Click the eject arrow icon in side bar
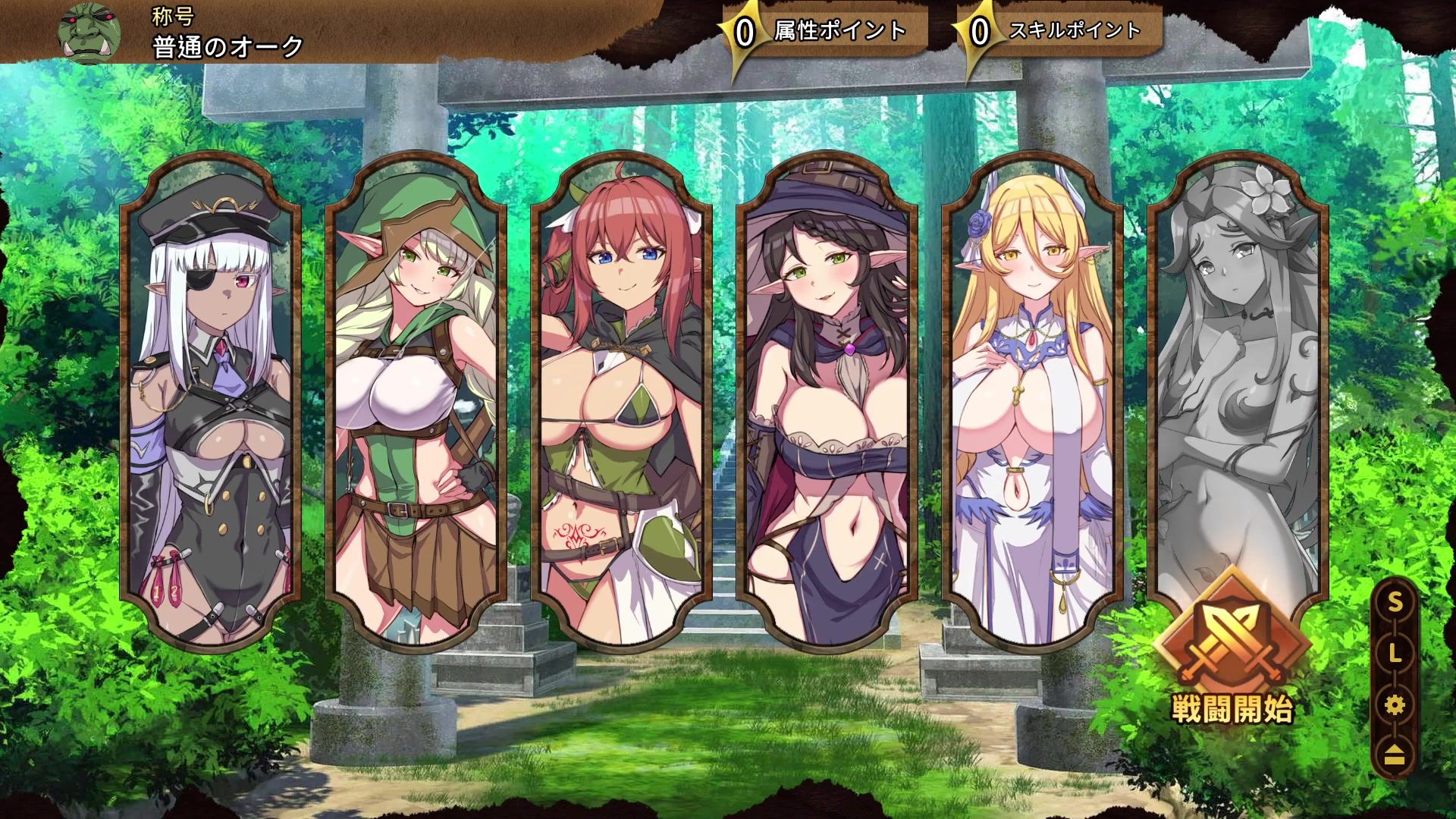Image resolution: width=1456 pixels, height=819 pixels. pyautogui.click(x=1395, y=755)
